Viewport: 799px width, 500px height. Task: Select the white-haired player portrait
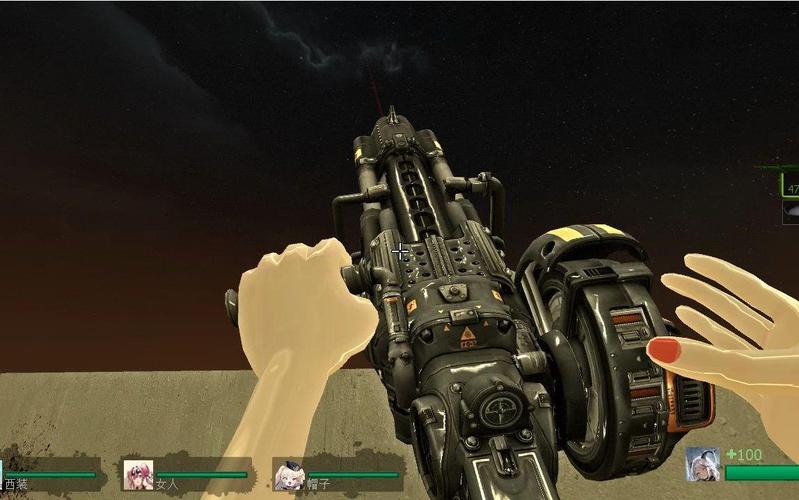703,464
